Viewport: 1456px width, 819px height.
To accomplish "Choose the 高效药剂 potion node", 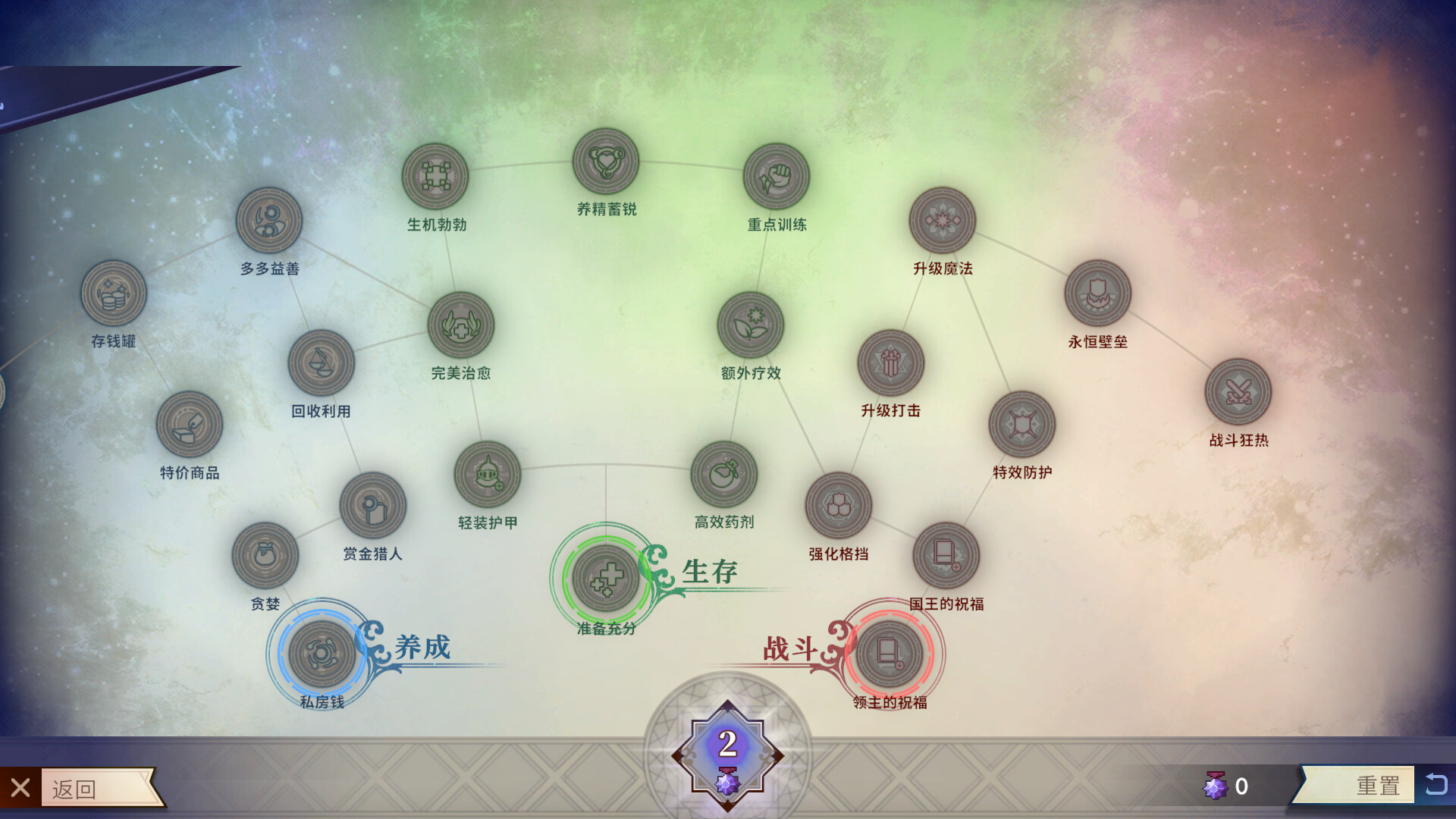I will [x=724, y=474].
